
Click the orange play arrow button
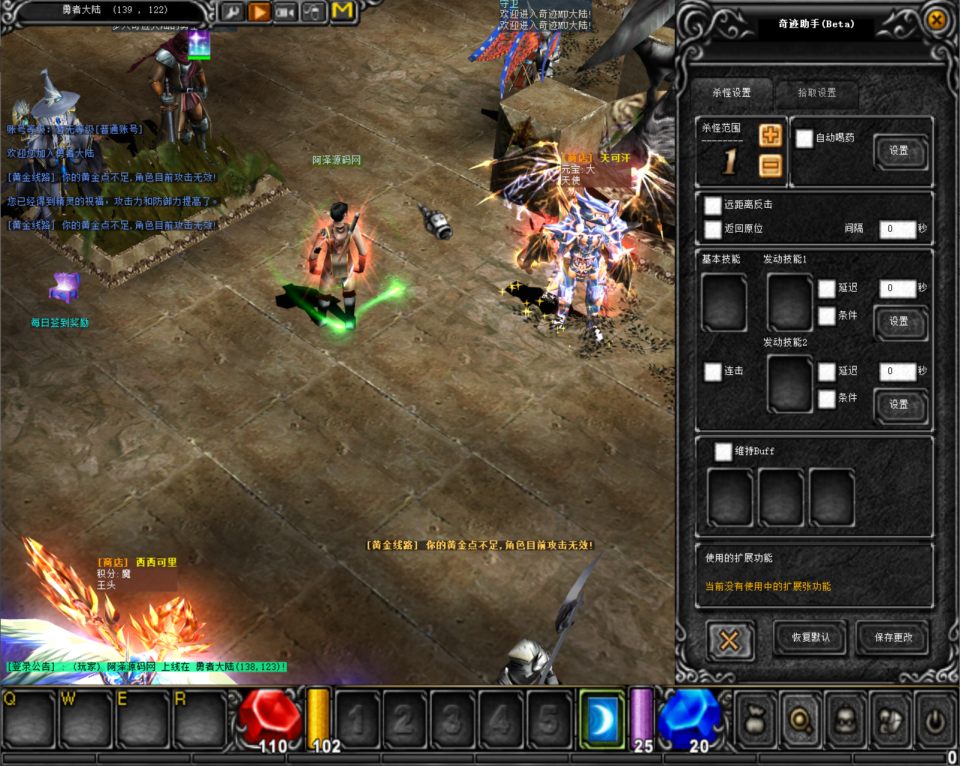(x=259, y=12)
